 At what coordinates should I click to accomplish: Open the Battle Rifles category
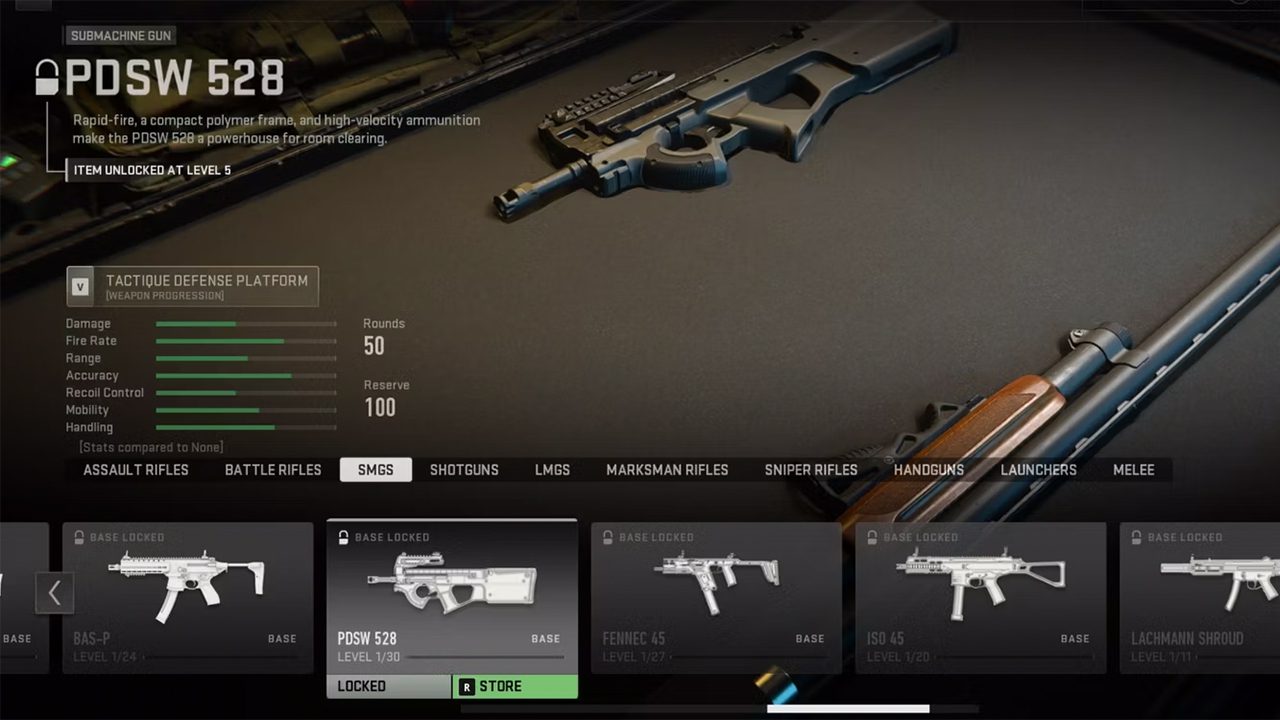tap(273, 470)
